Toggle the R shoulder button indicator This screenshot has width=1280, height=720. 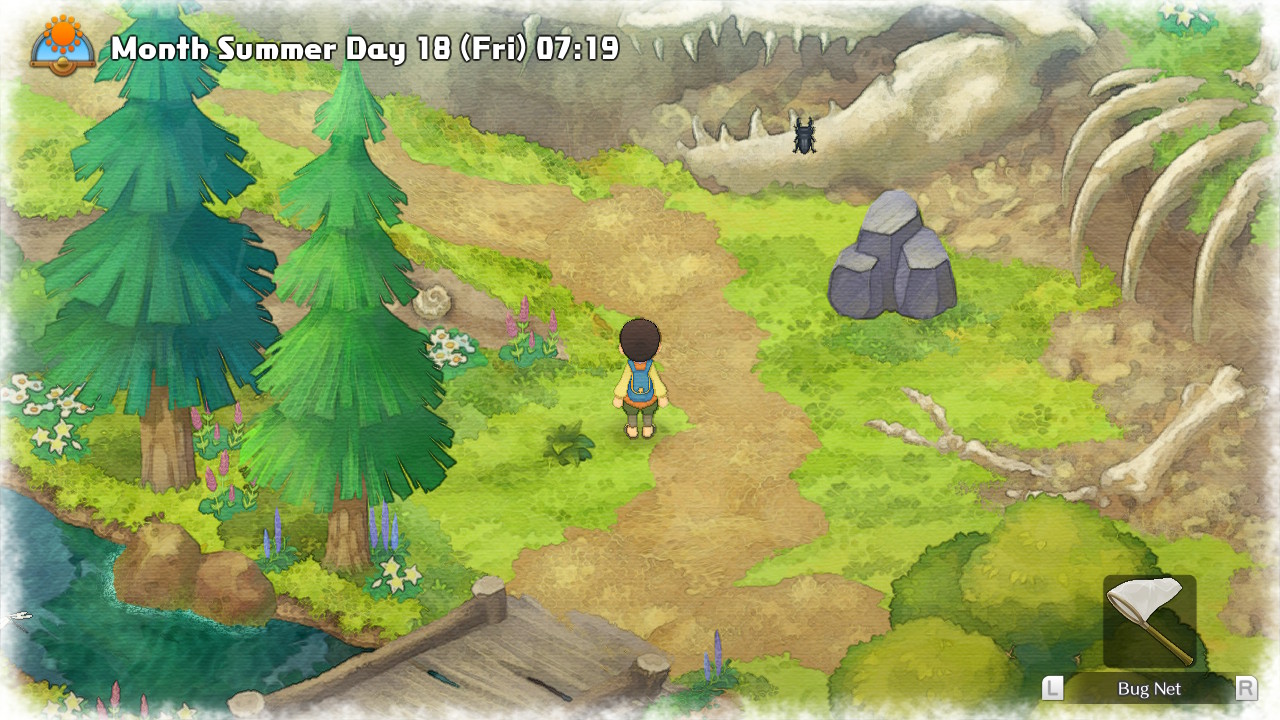[1246, 689]
